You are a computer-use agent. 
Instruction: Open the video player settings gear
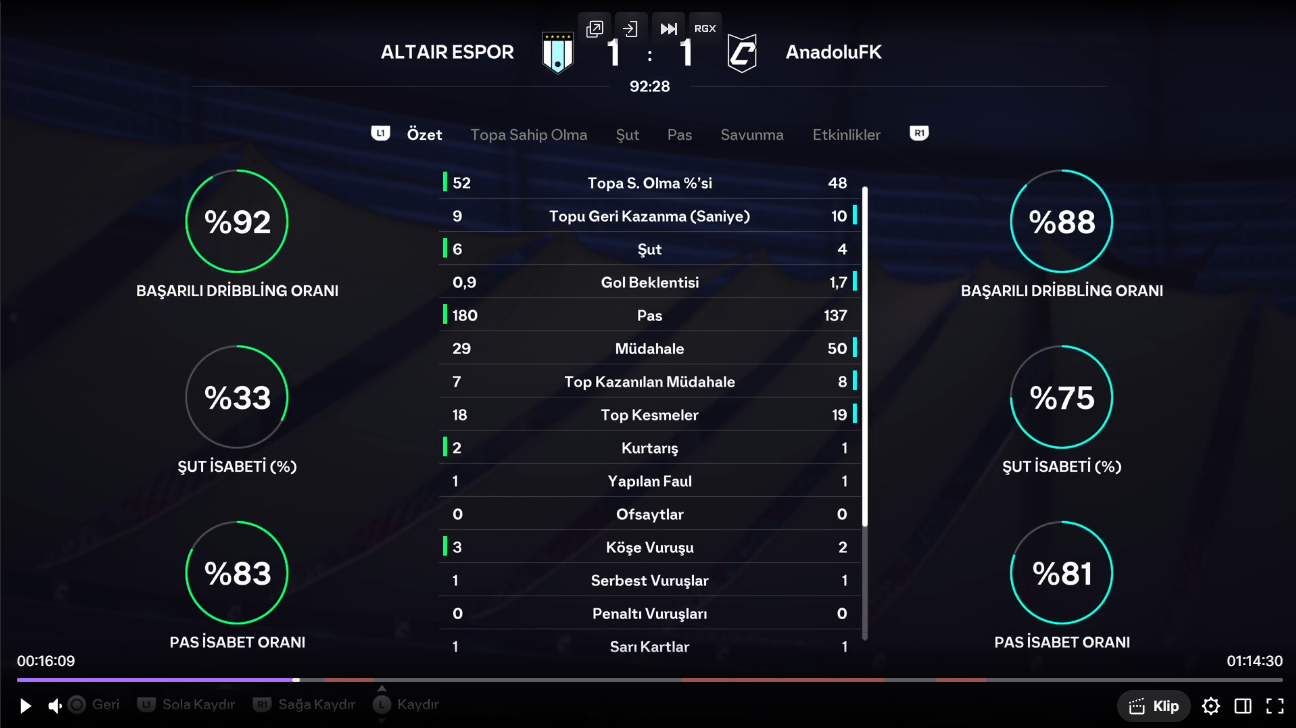coord(1211,706)
